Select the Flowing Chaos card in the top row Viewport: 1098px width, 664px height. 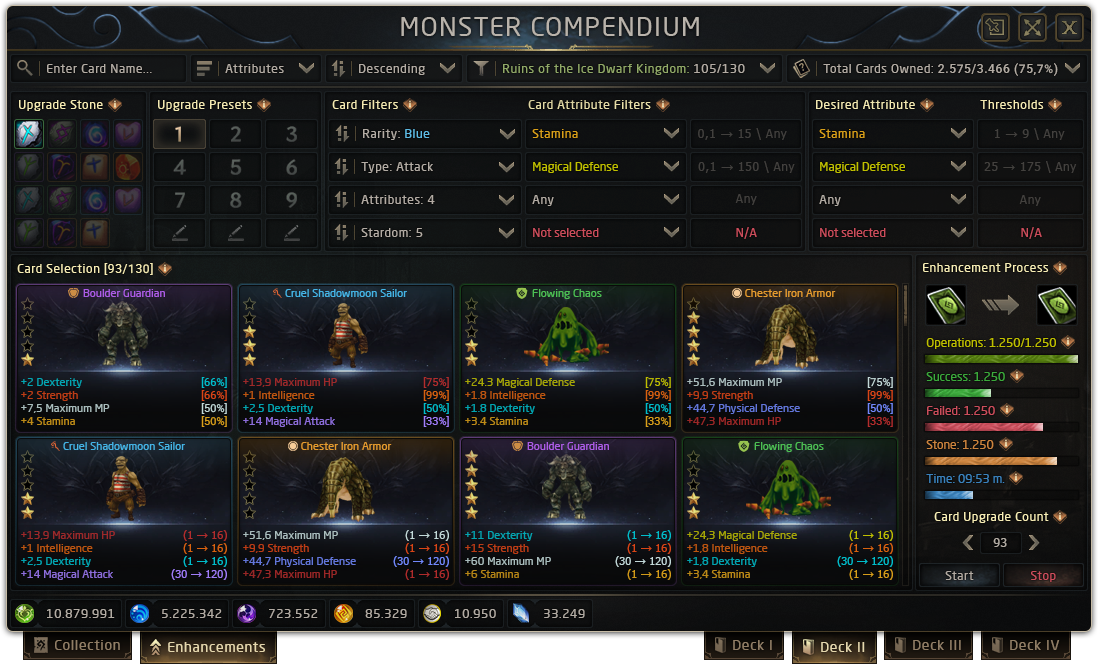[567, 357]
